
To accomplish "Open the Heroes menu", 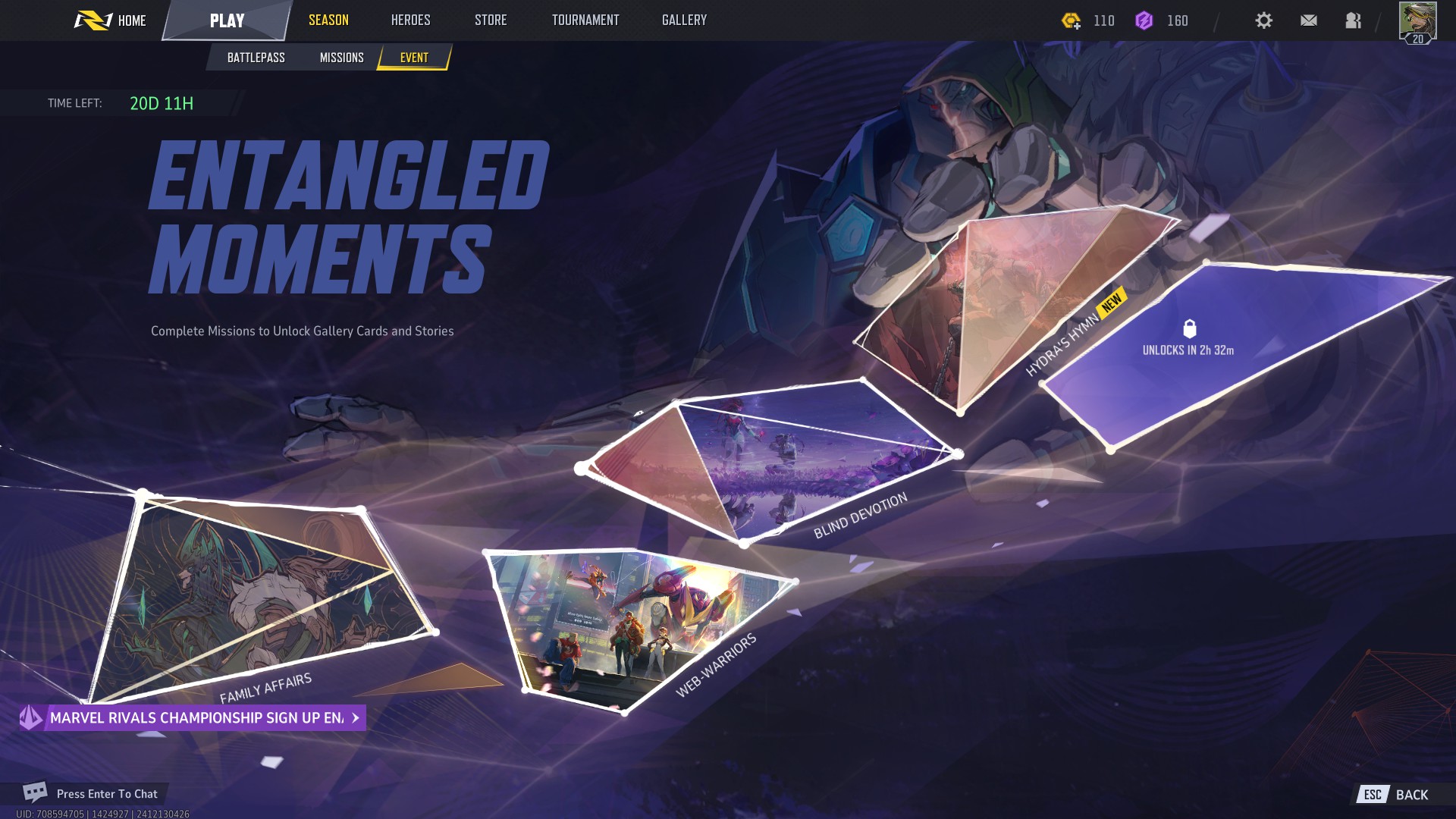I will click(410, 20).
